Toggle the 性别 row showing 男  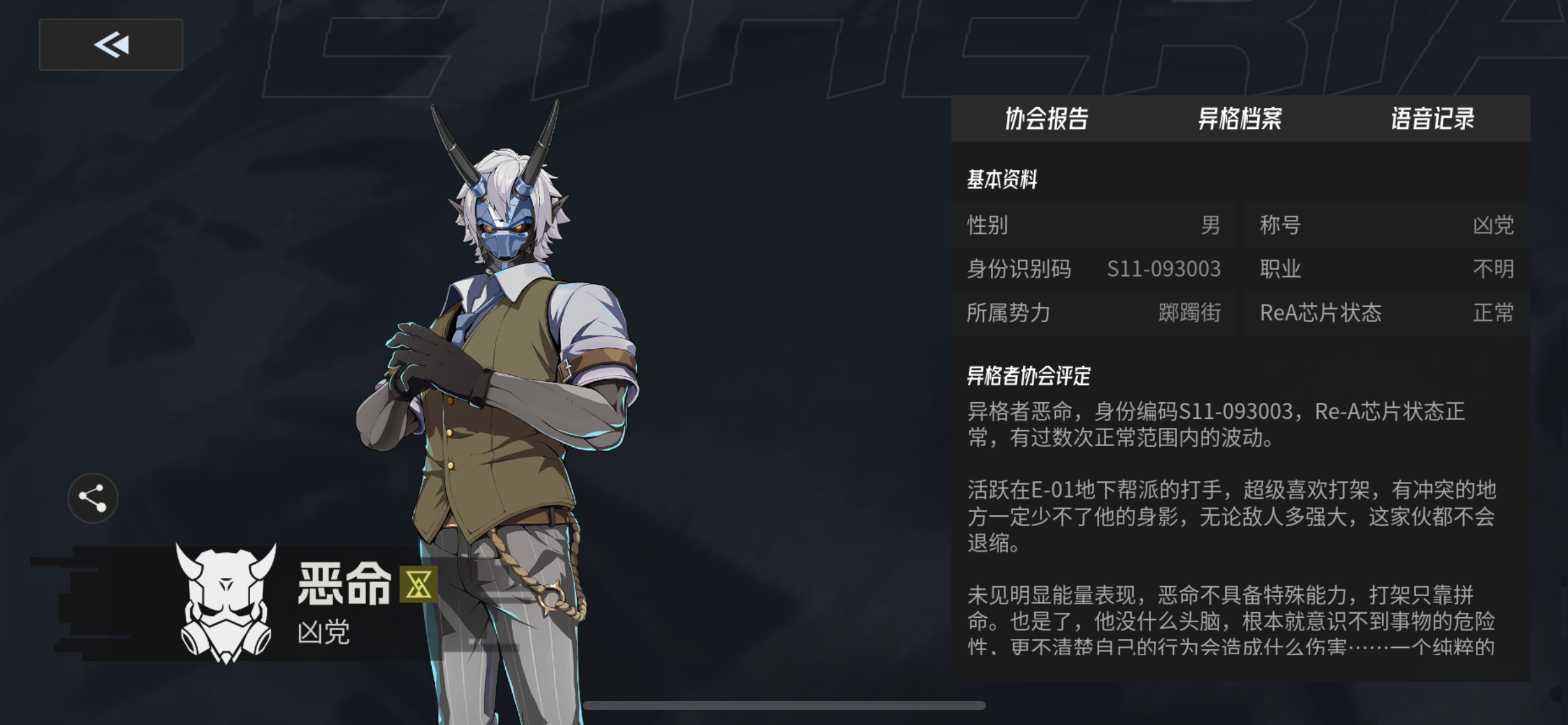pyautogui.click(x=1093, y=225)
